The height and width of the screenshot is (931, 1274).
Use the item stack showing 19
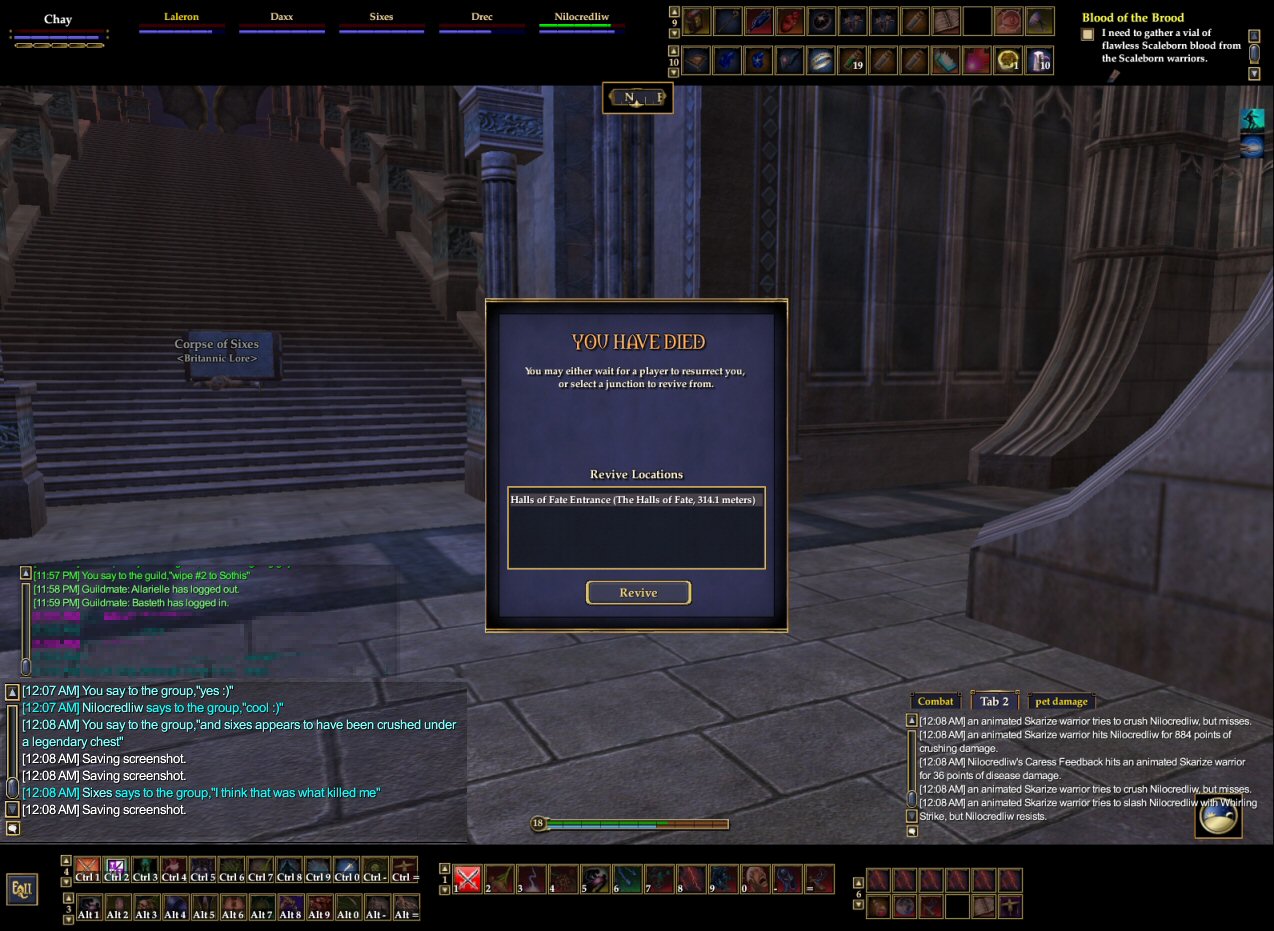[851, 61]
